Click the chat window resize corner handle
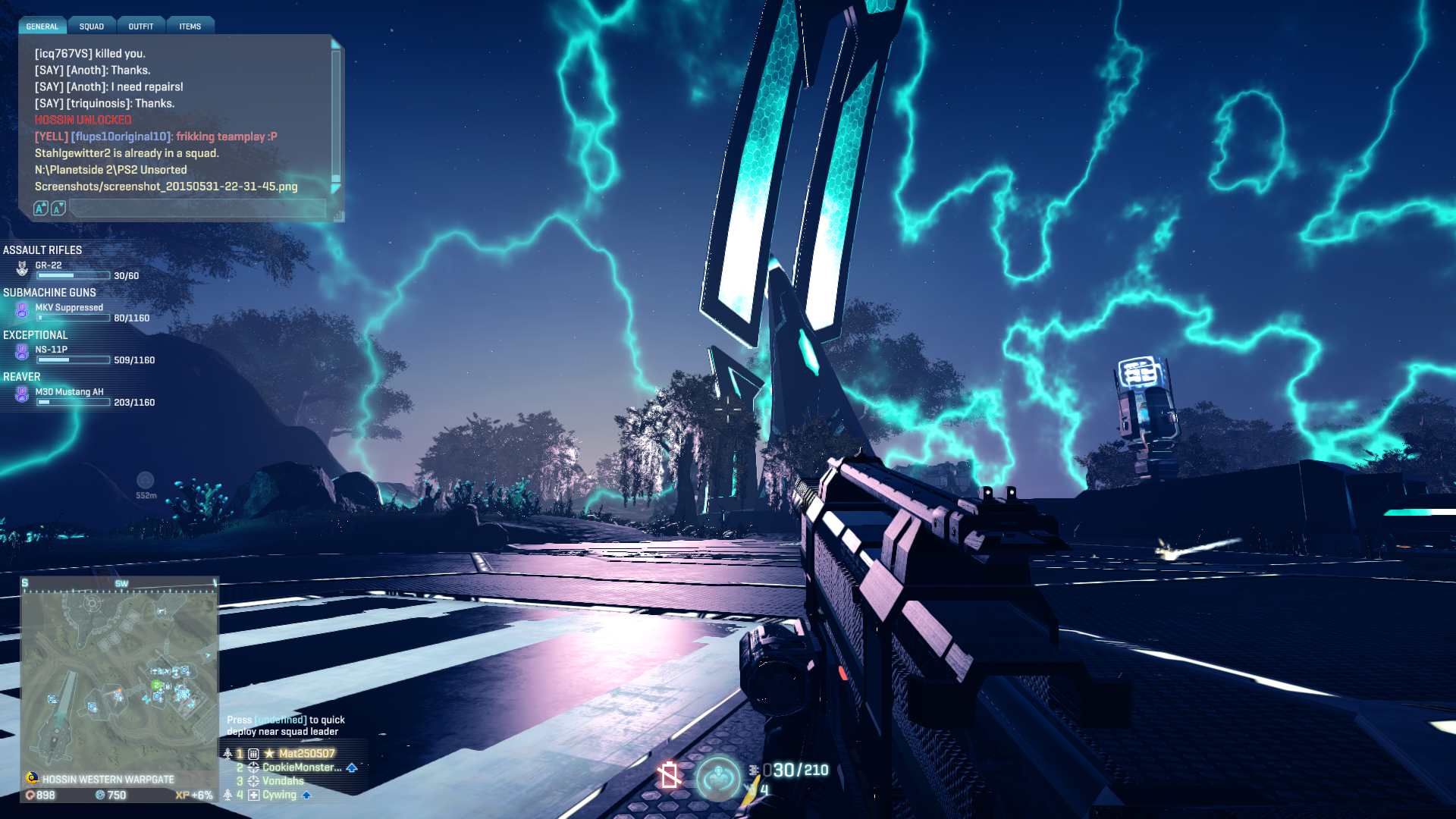This screenshot has width=1456, height=819. [x=338, y=216]
